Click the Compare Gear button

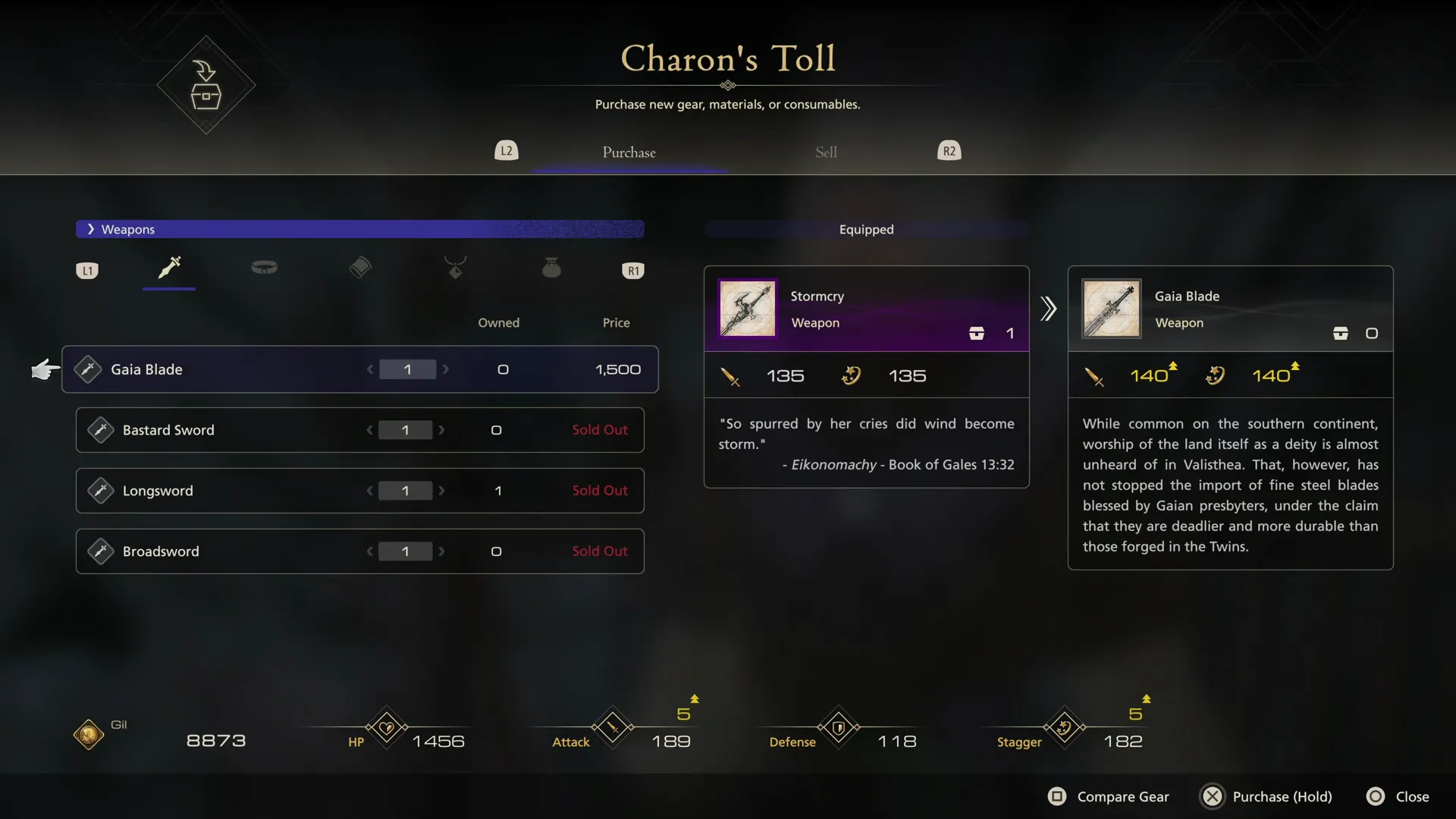click(x=1109, y=796)
